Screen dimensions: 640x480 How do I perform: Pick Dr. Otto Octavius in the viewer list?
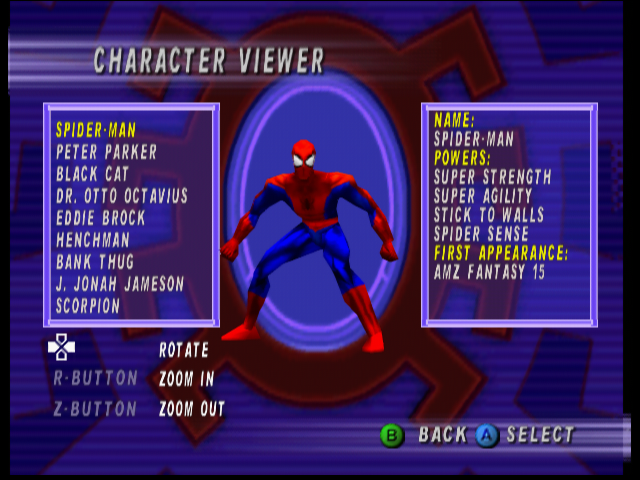pyautogui.click(x=122, y=196)
